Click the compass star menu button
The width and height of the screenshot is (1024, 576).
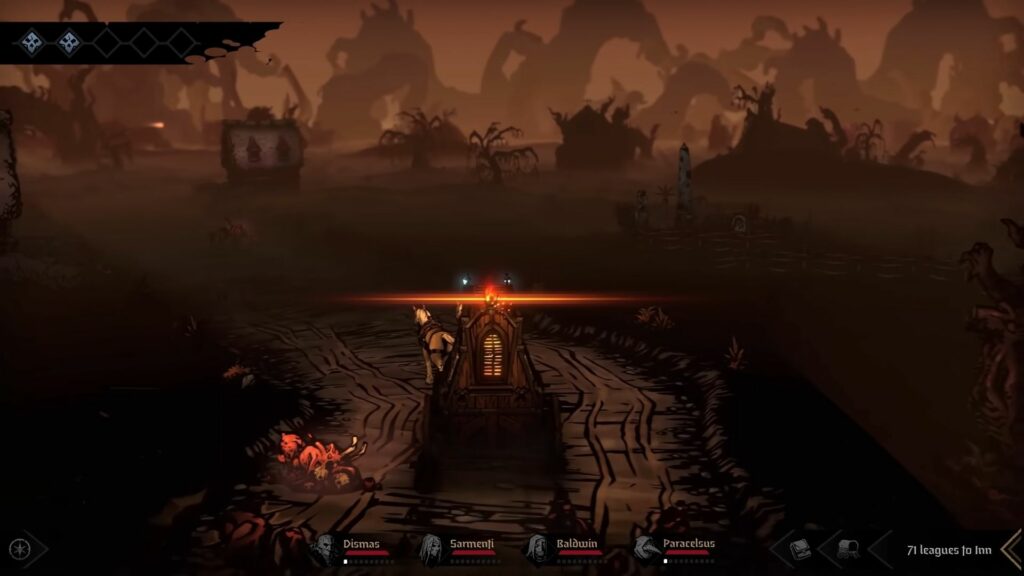[x=18, y=548]
